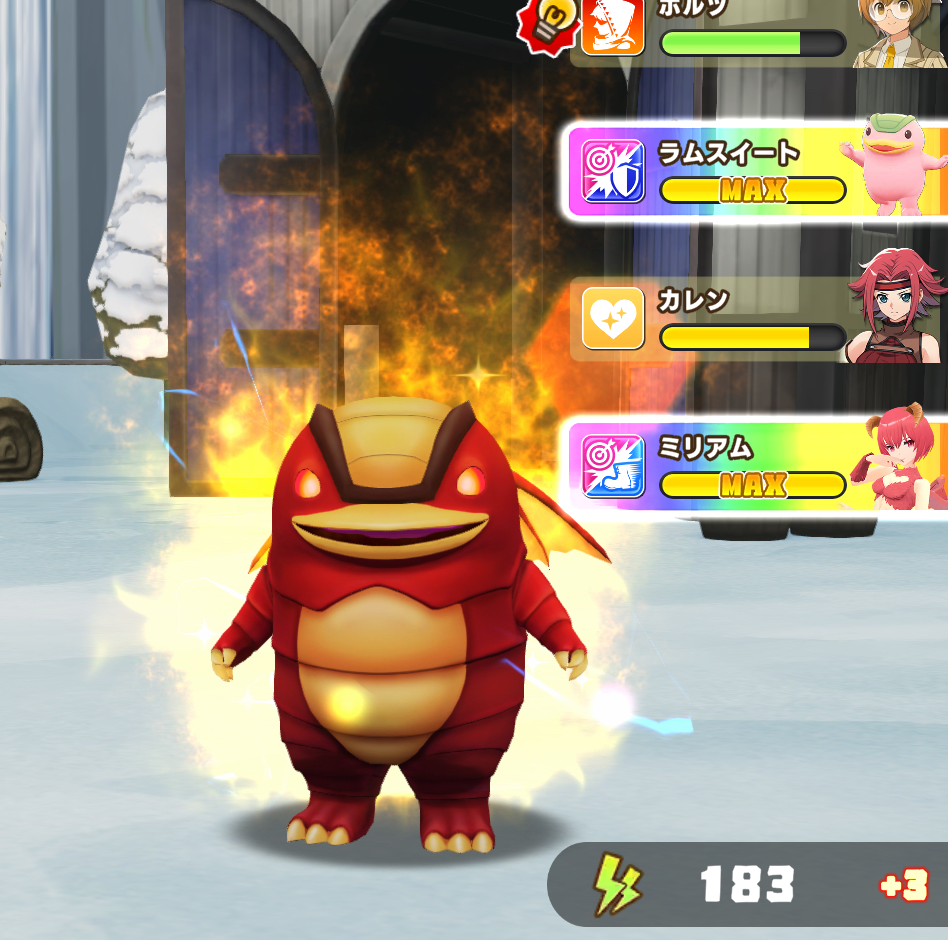Choose the pink duck character portrait

tap(895, 165)
